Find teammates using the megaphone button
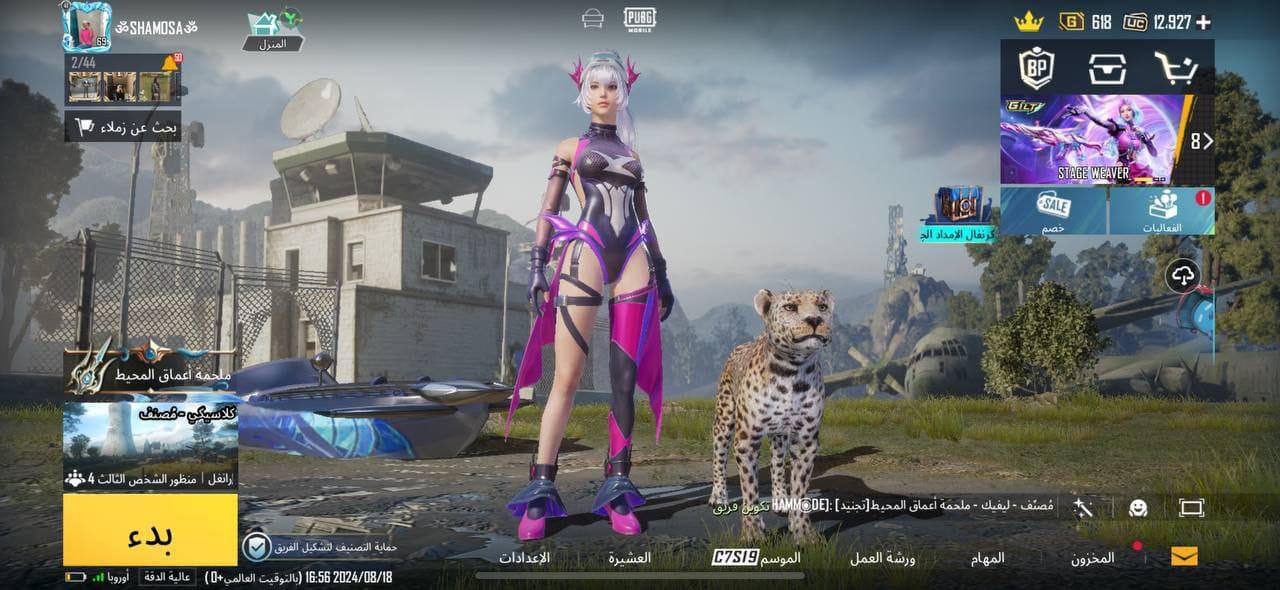1280x590 pixels. (123, 127)
